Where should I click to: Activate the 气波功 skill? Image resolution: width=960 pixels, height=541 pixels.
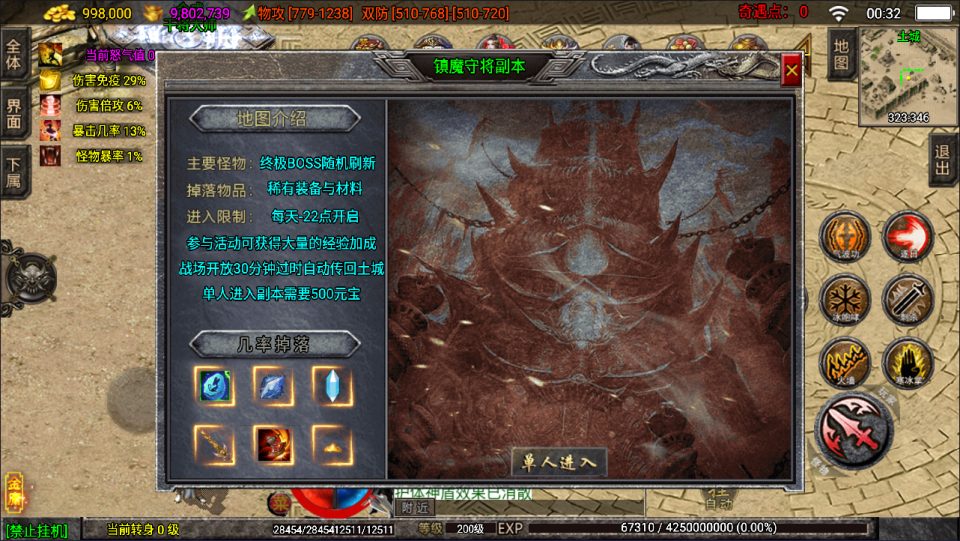coord(843,238)
